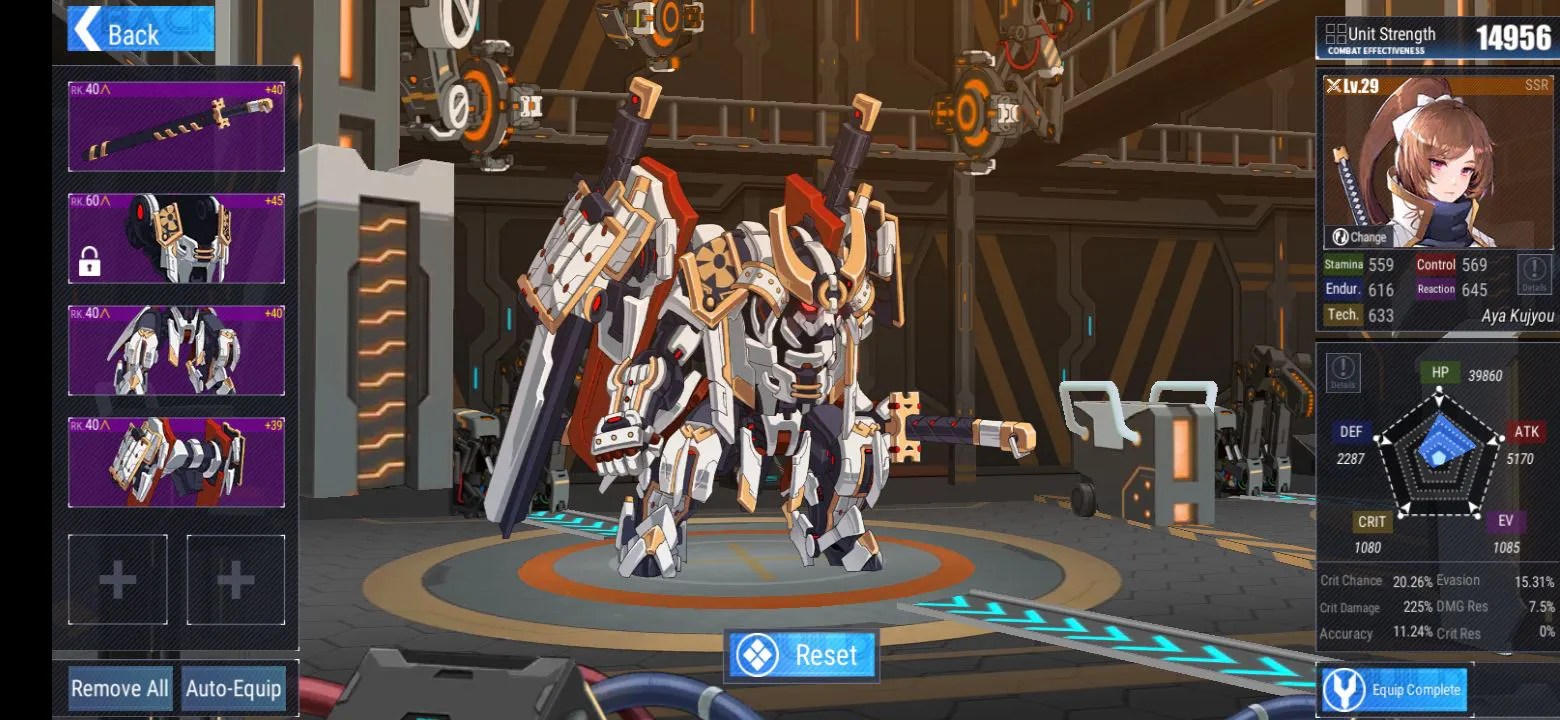The image size is (1560, 720).
Task: Select the locked mech head slot
Action: point(176,239)
